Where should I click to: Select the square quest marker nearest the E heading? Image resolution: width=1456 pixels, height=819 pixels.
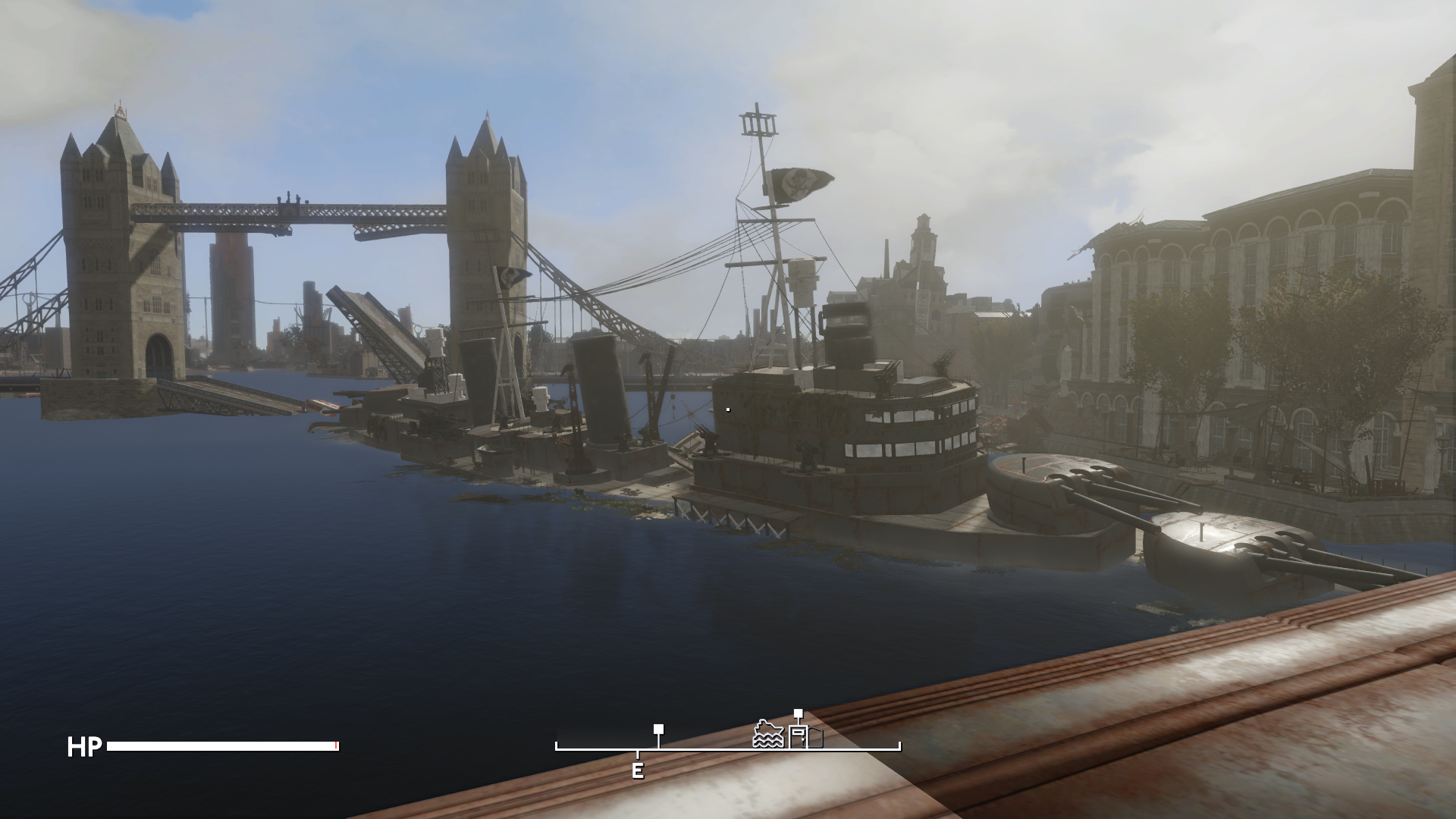(659, 730)
